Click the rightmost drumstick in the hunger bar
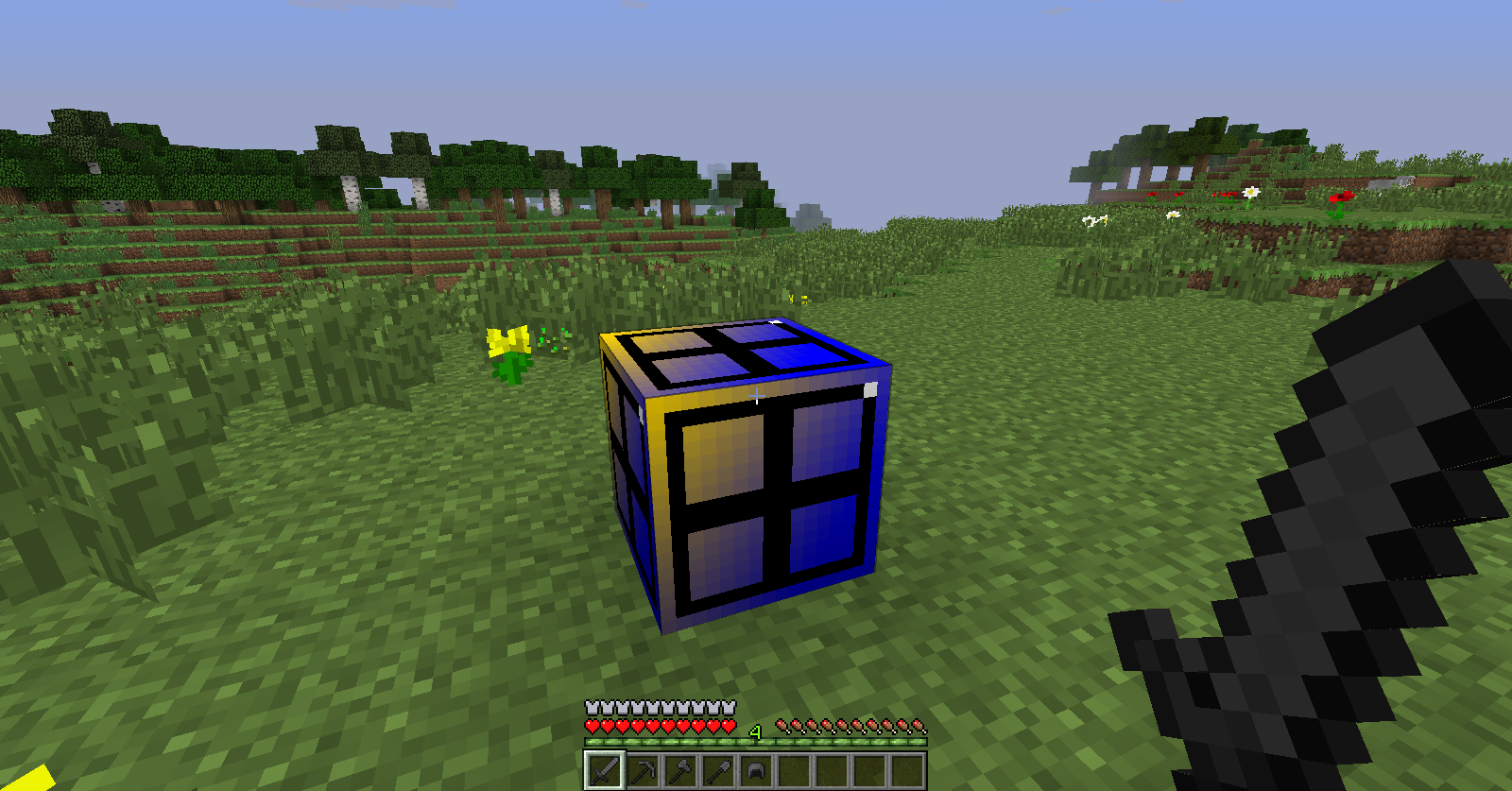Image resolution: width=1512 pixels, height=791 pixels. tap(919, 726)
